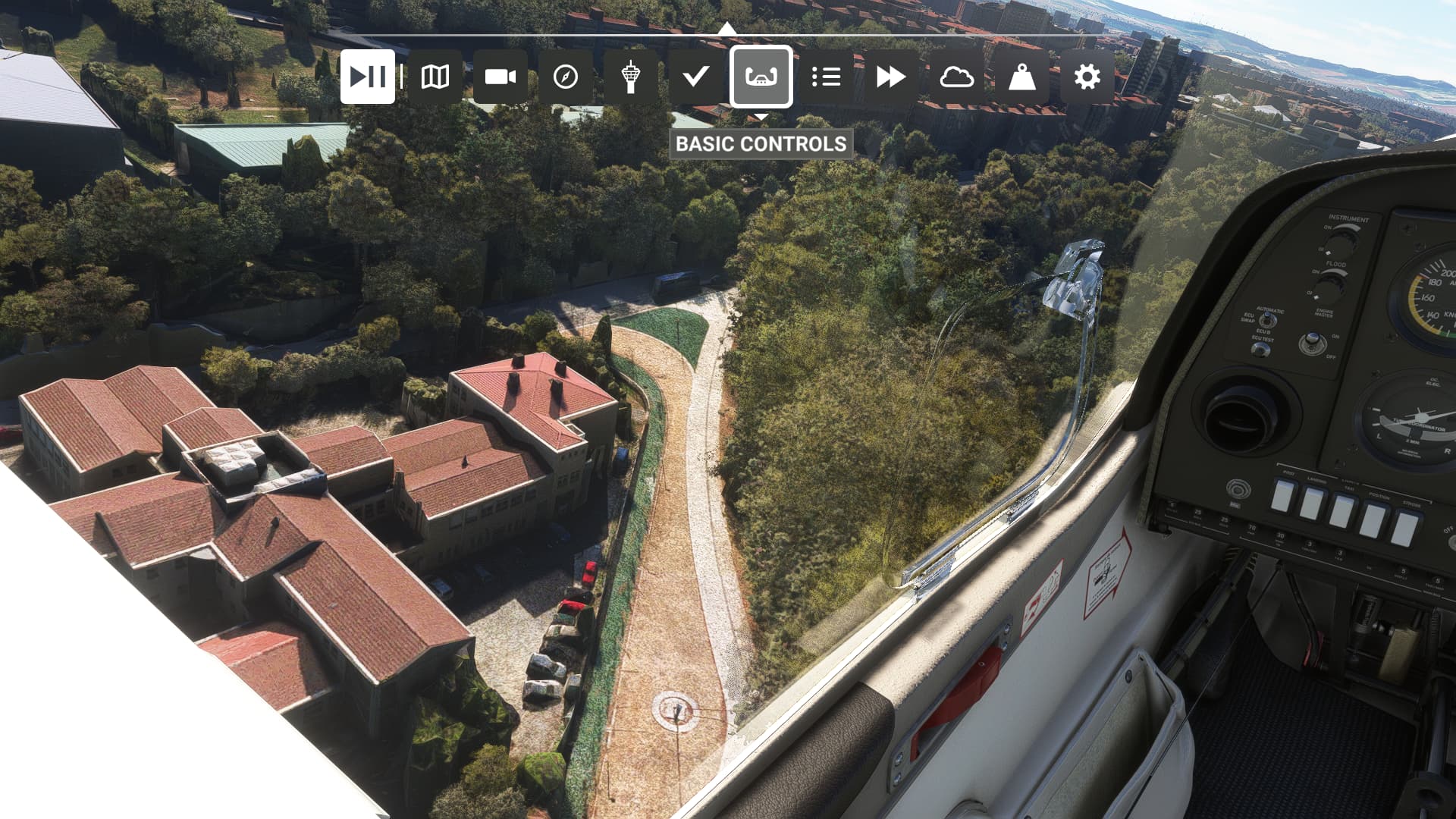
Task: Open the ATC control tower panel
Action: coord(630,77)
